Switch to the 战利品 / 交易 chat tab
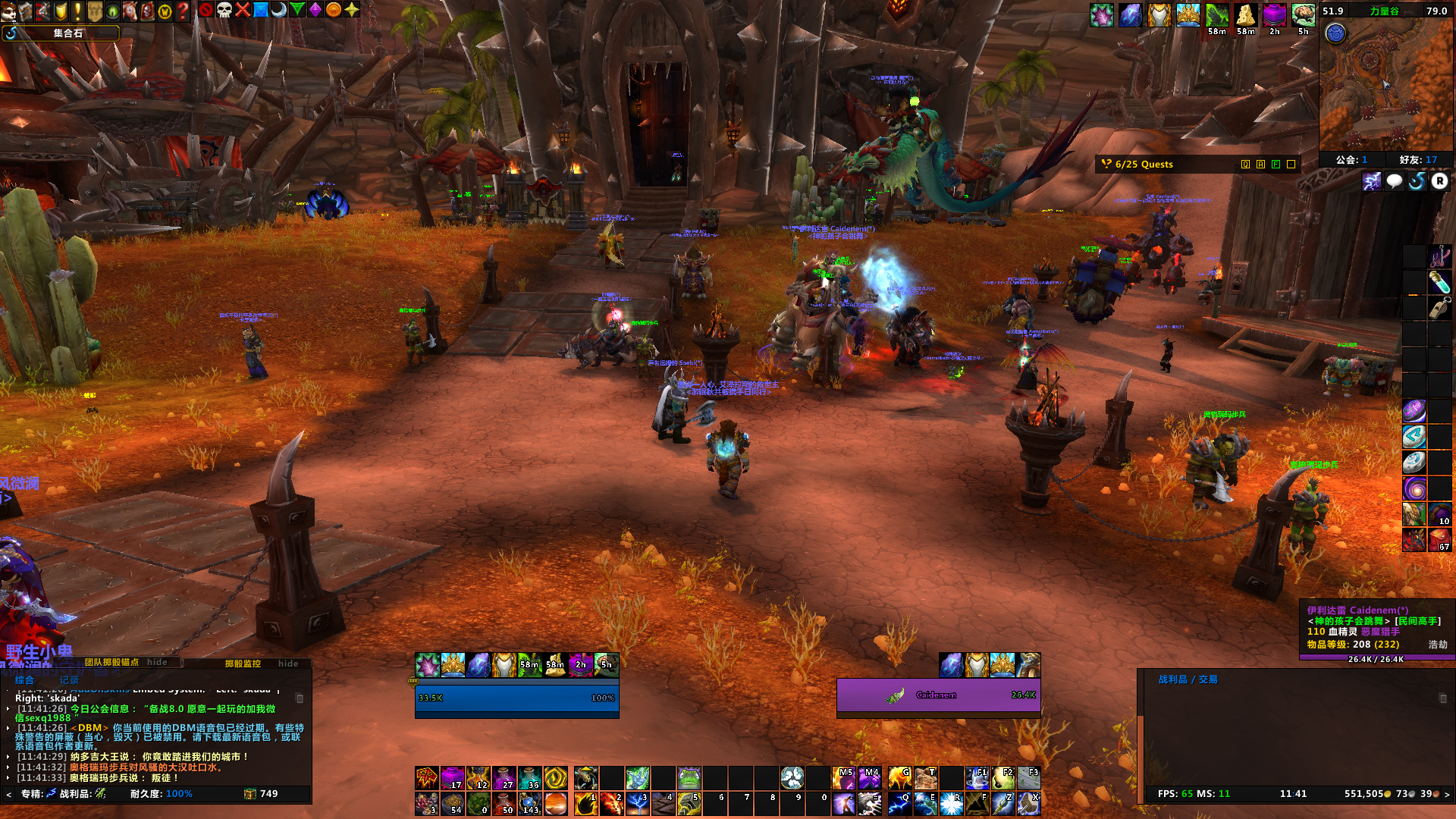Viewport: 1456px width, 819px height. pyautogui.click(x=1188, y=679)
